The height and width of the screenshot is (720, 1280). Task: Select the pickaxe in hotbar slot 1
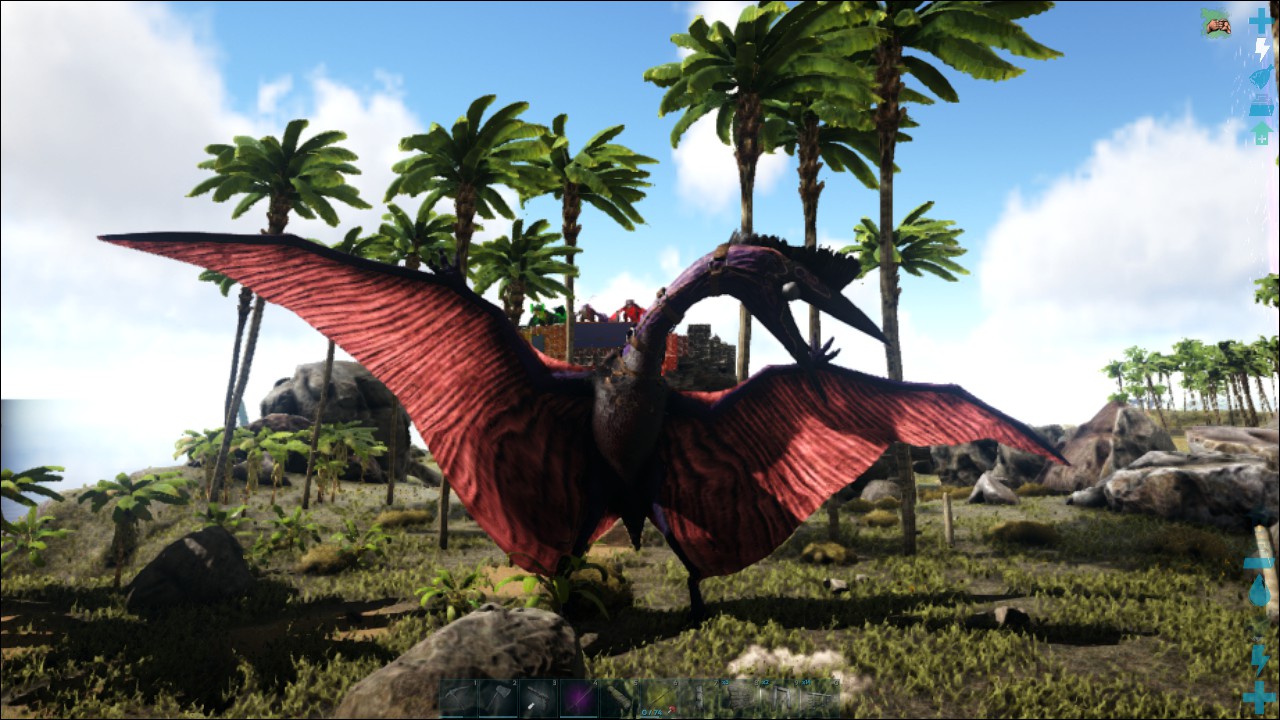[x=459, y=699]
